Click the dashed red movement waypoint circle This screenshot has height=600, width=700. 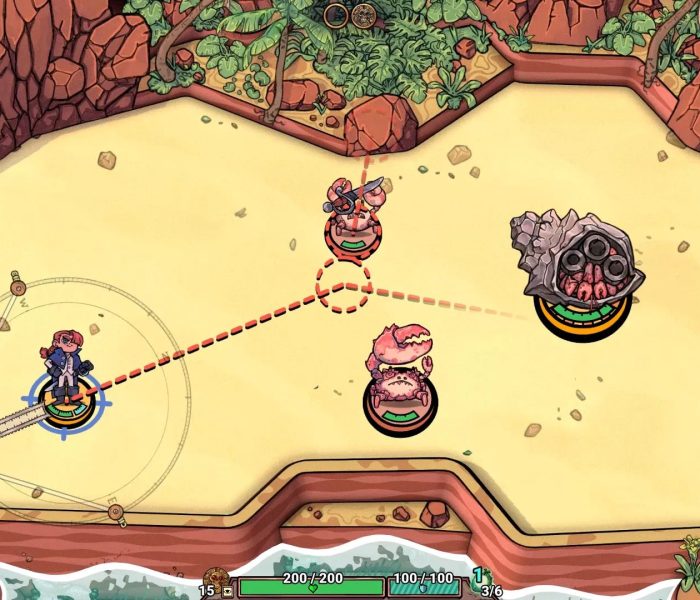[343, 285]
